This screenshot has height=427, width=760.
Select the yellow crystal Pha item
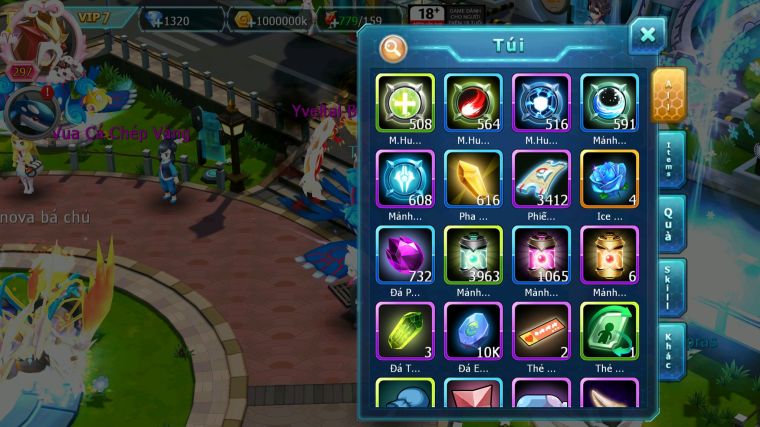473,179
